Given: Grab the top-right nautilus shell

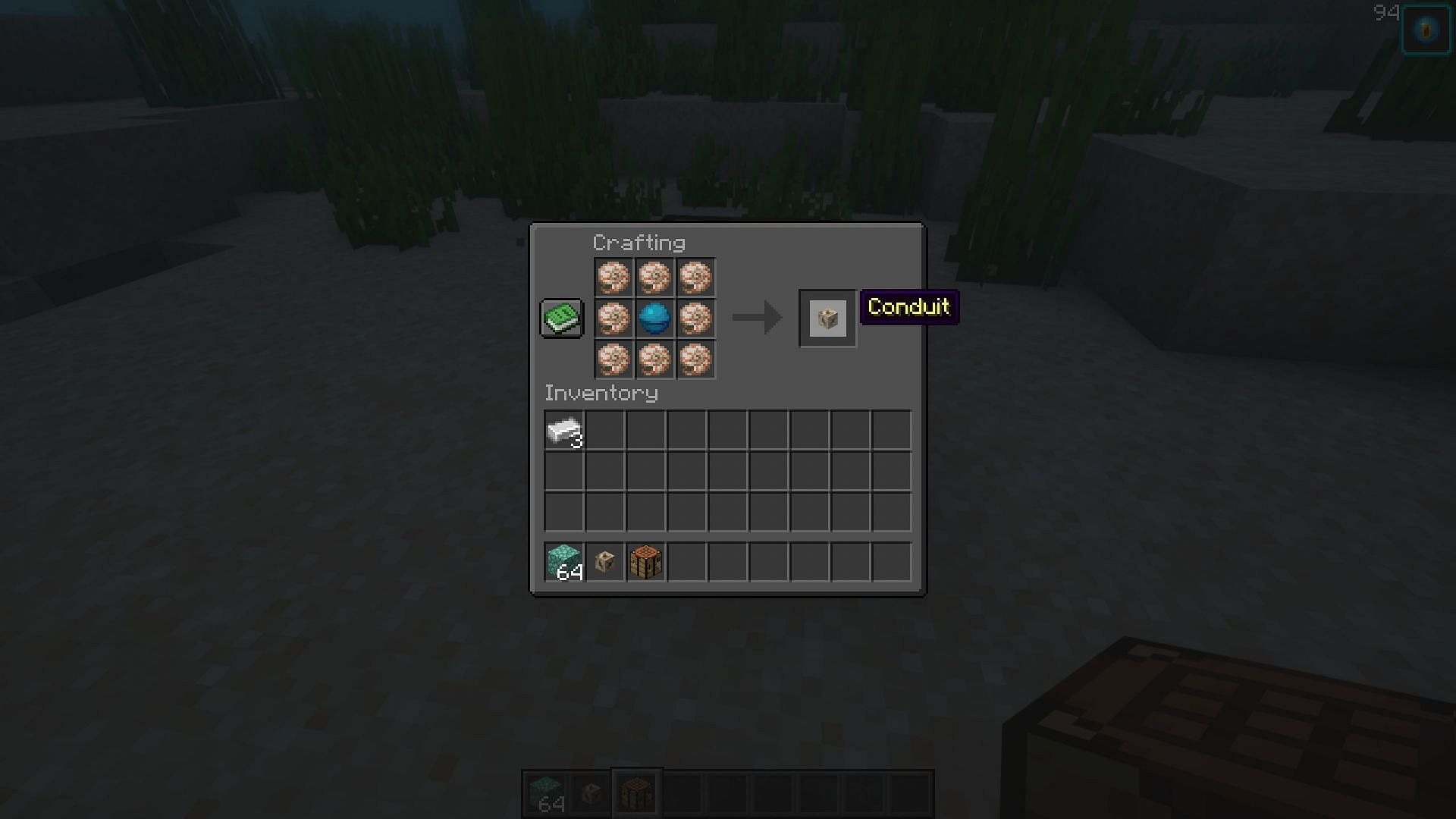Looking at the screenshot, I should tap(695, 278).
